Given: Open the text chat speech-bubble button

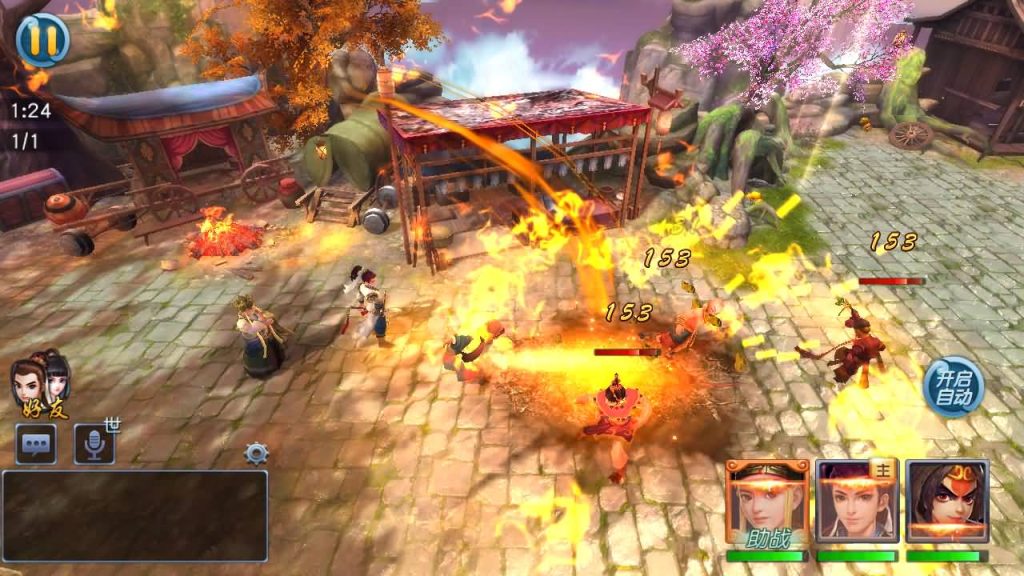Looking at the screenshot, I should point(36,444).
